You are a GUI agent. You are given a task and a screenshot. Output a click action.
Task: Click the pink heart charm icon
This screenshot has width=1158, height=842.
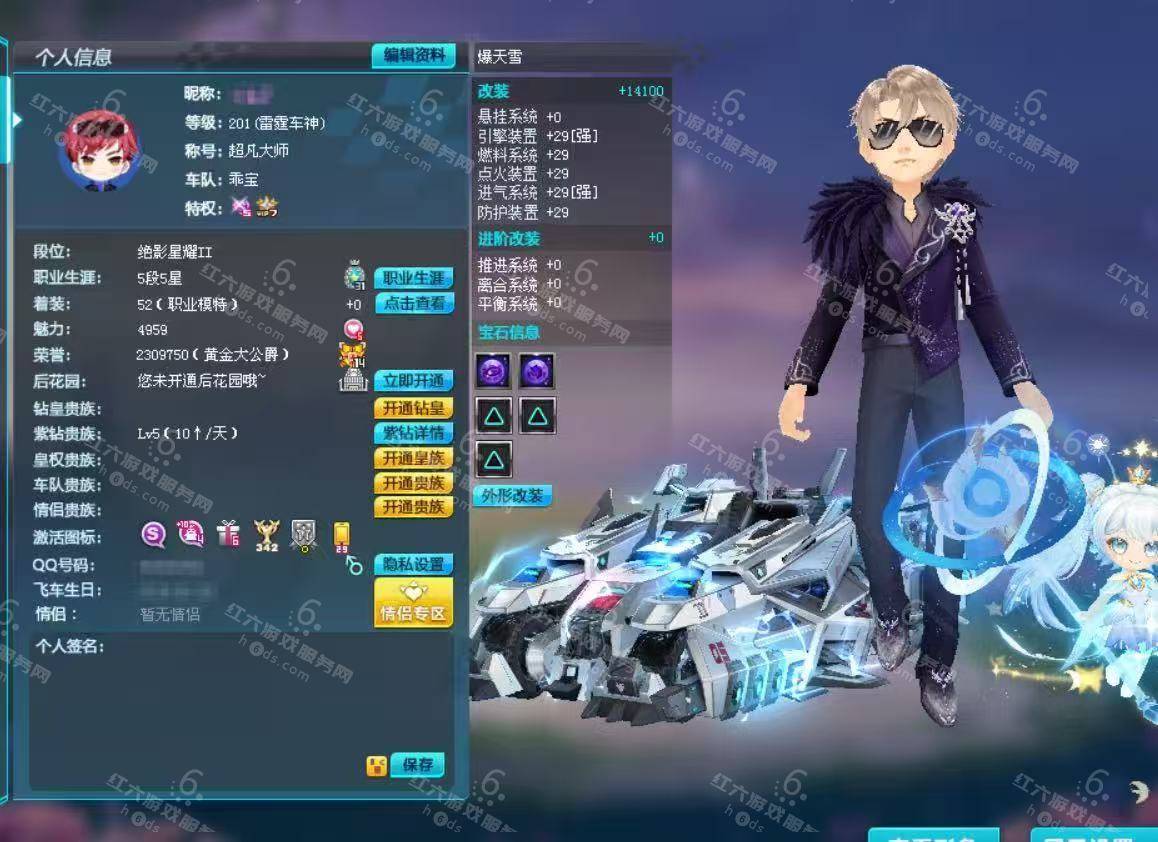pyautogui.click(x=353, y=329)
